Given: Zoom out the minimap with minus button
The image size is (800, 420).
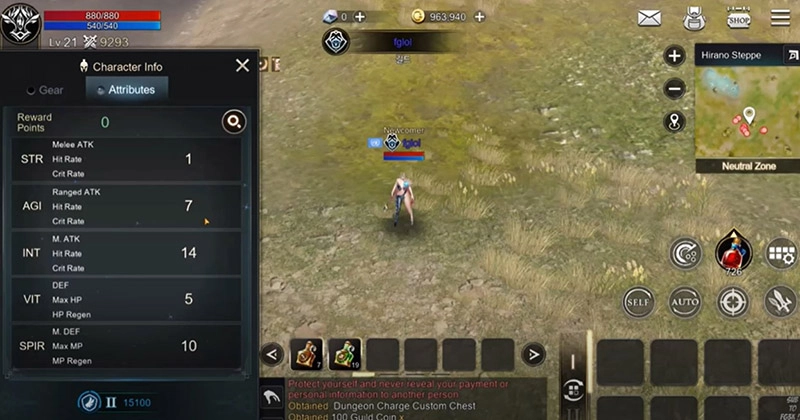Looking at the screenshot, I should [x=675, y=88].
